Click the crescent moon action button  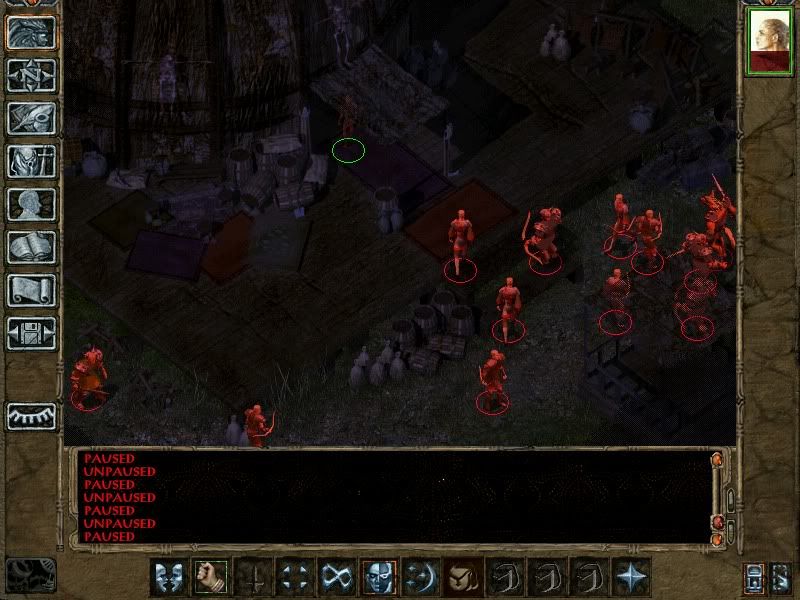click(x=419, y=577)
